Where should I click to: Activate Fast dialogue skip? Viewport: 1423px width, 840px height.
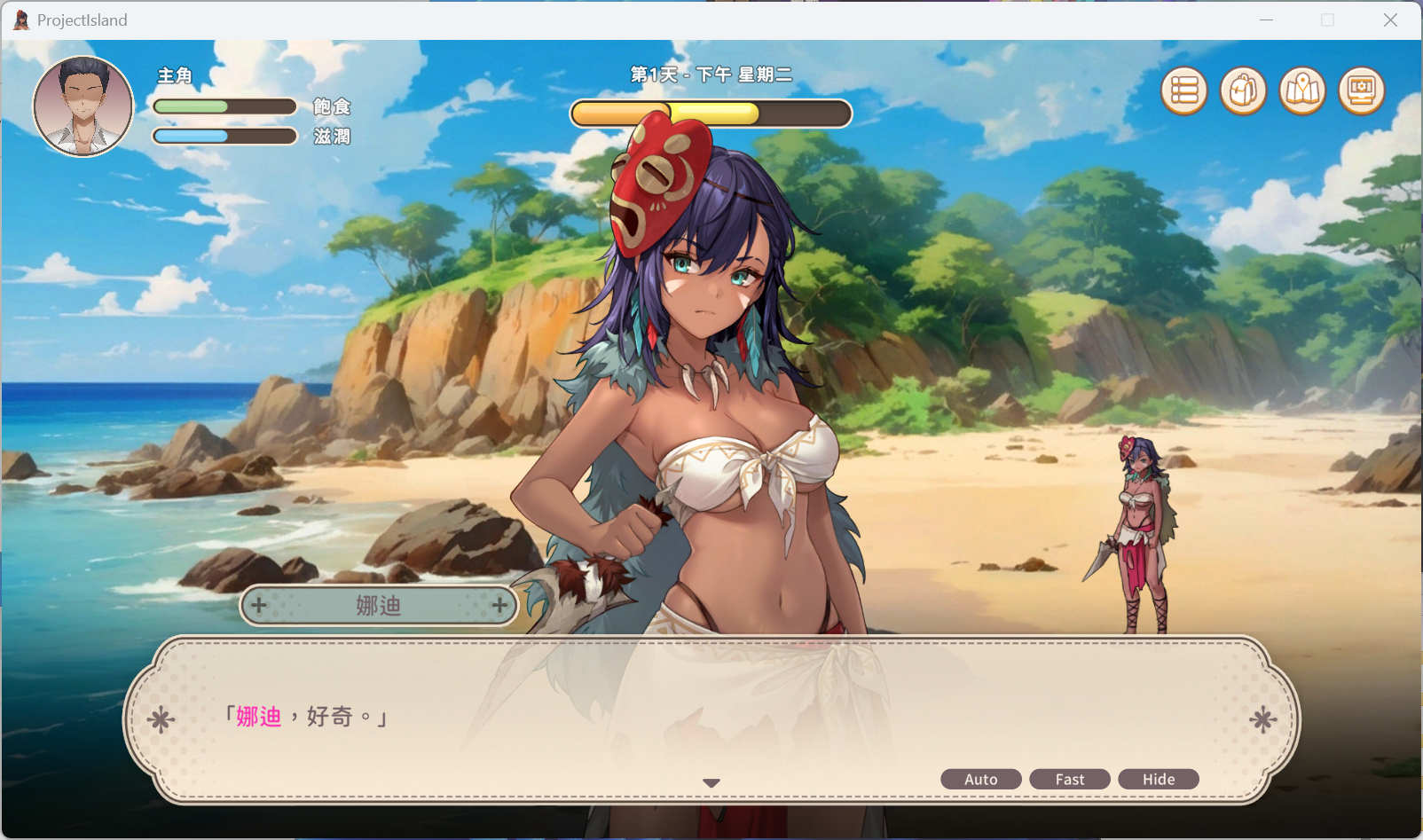(1069, 779)
